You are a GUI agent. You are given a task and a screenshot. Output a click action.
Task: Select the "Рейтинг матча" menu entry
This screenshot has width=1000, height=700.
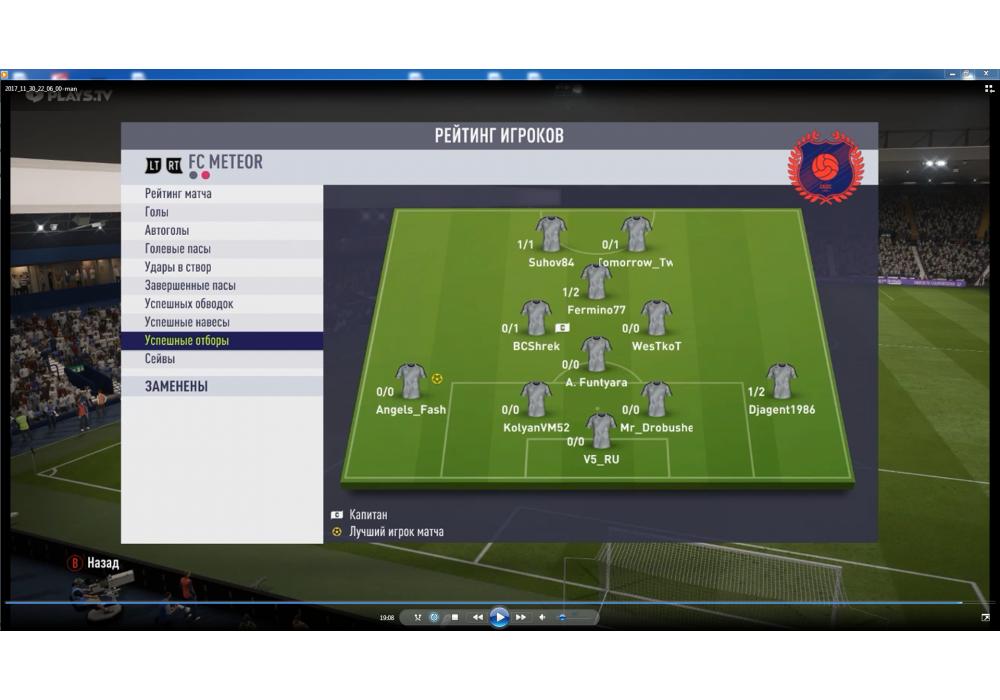pyautogui.click(x=178, y=194)
